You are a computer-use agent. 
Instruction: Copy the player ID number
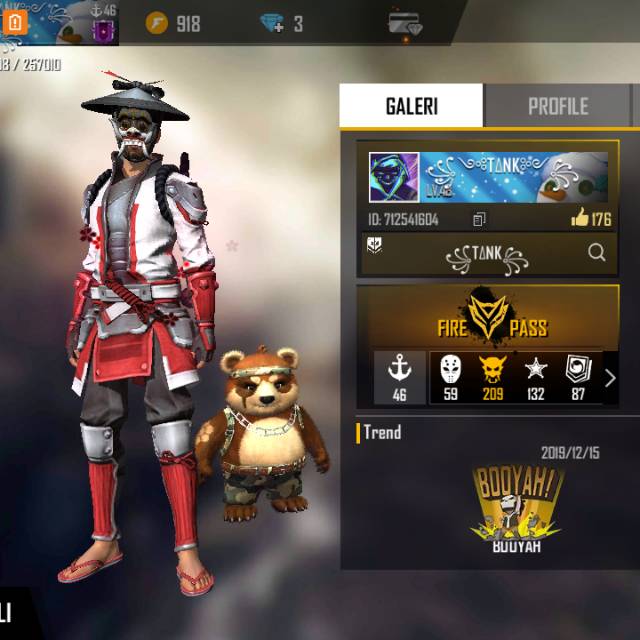coord(480,219)
